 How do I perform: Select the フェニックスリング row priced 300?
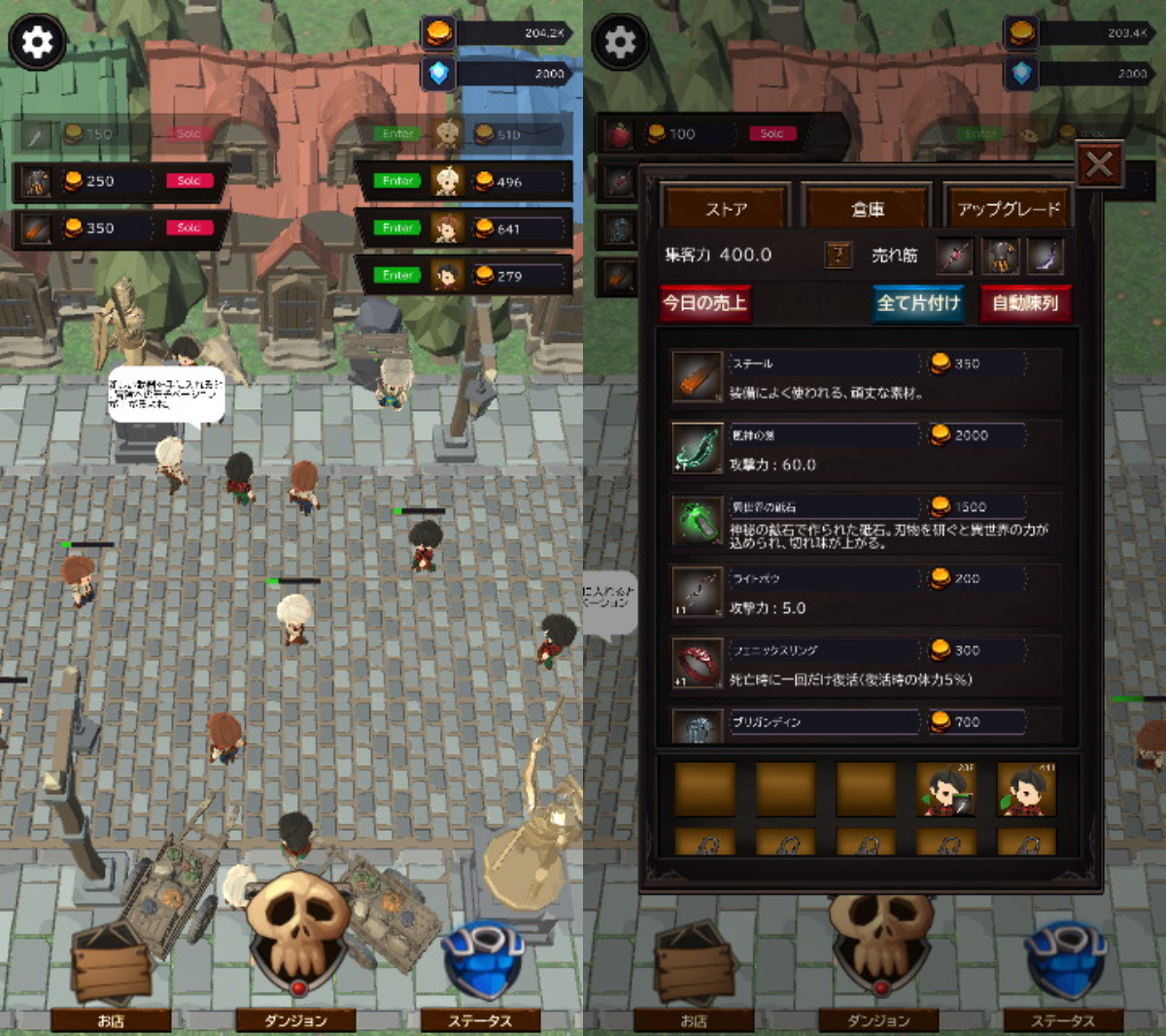865,664
